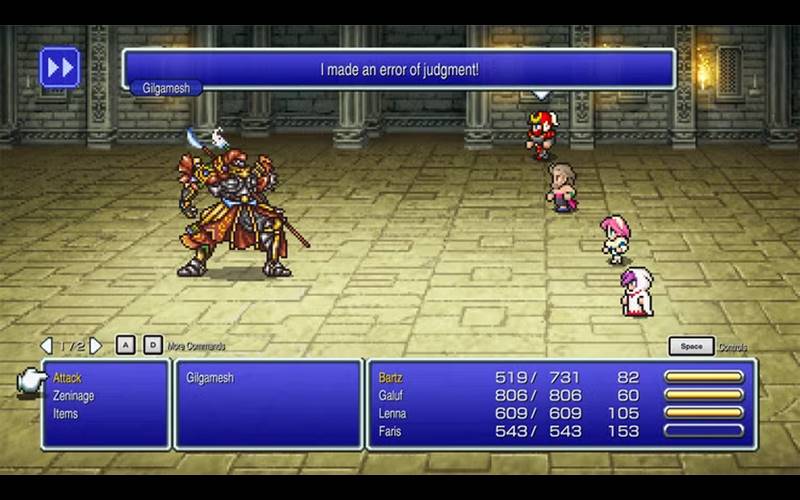Select the Attack command
This screenshot has width=800, height=500.
[67, 378]
